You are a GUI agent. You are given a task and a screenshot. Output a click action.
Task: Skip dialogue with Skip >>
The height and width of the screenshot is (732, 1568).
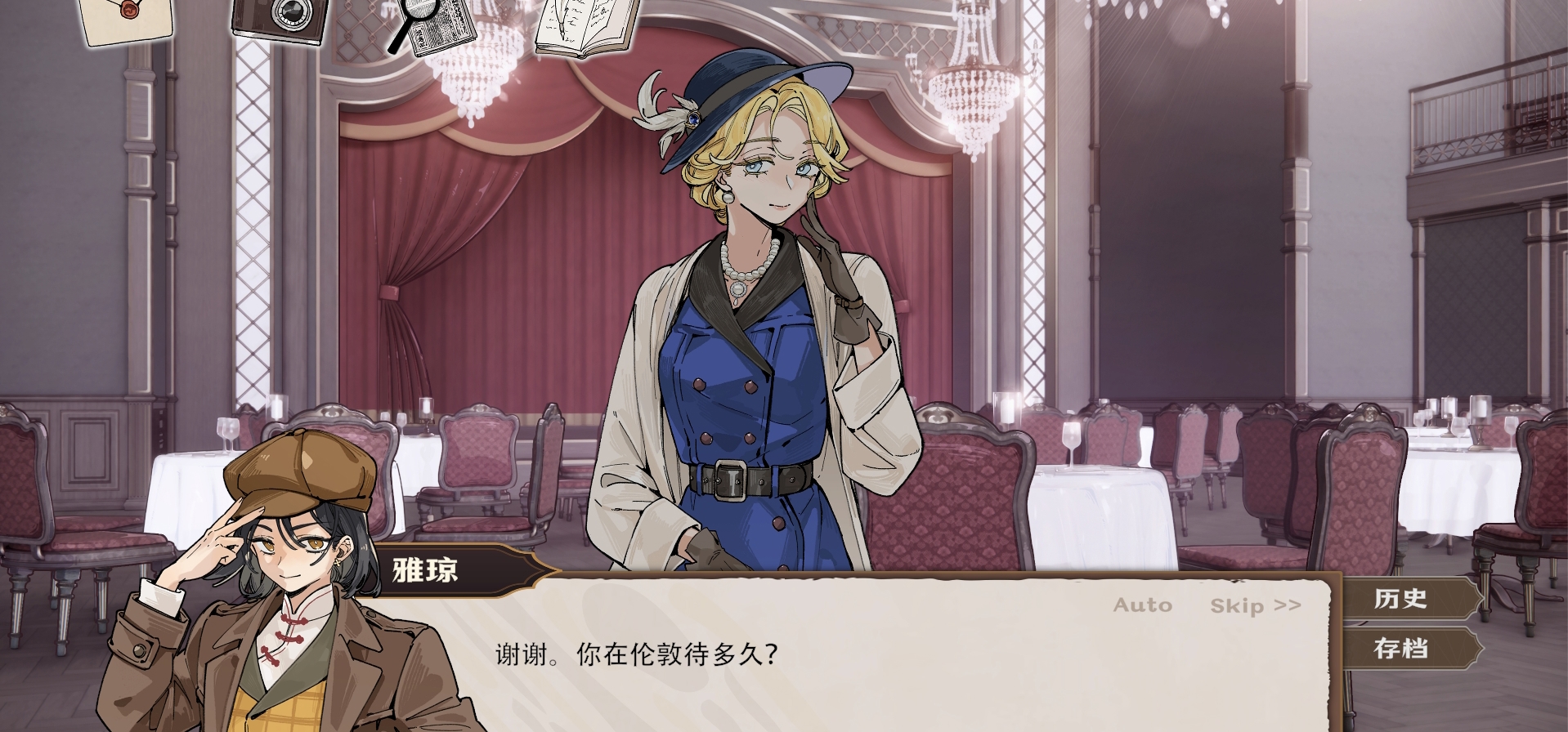pyautogui.click(x=1255, y=605)
